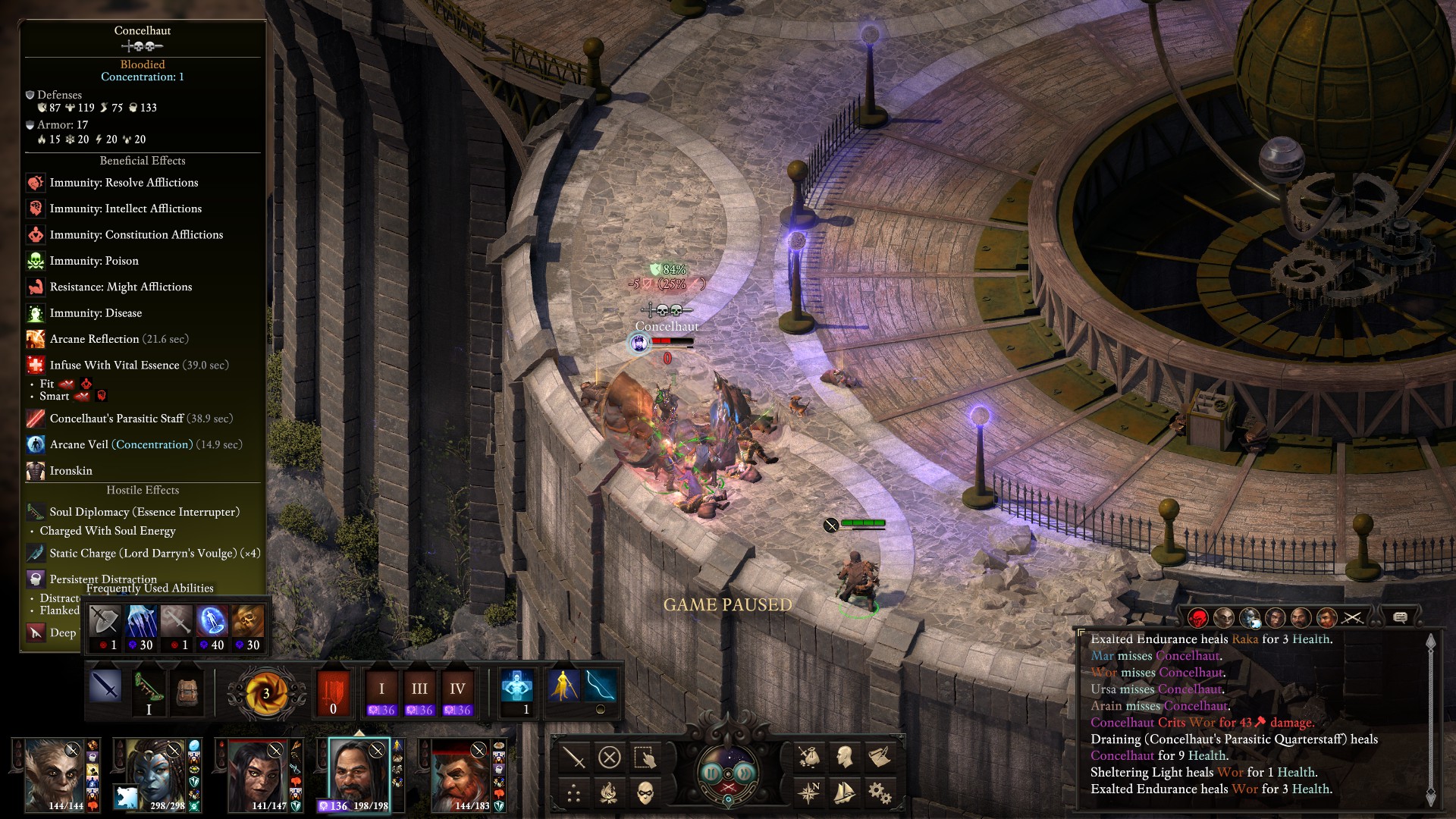Toggle pause on the central dial
Screen dimensions: 1456x819
point(727,773)
